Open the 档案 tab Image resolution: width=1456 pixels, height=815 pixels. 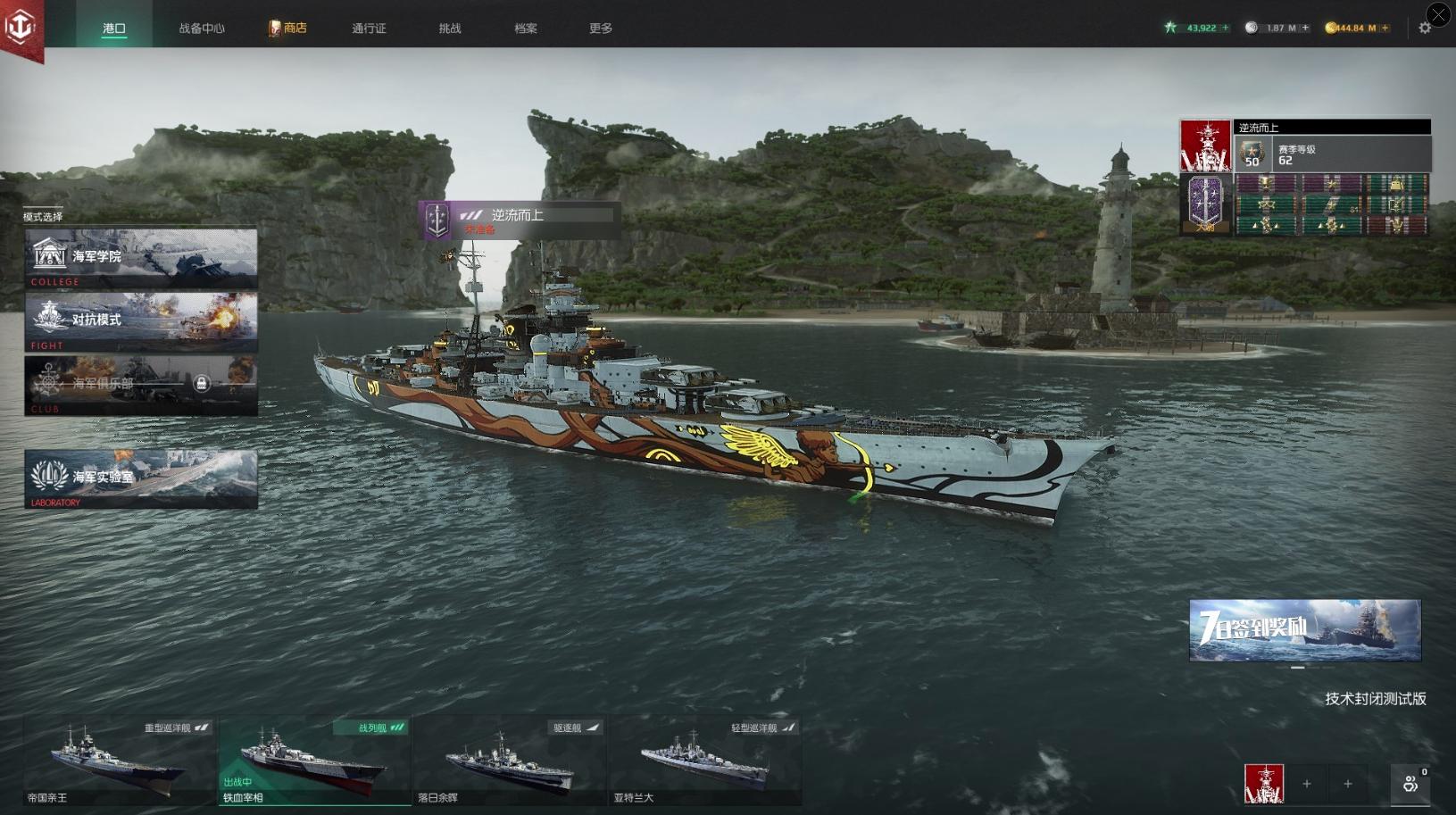point(526,28)
